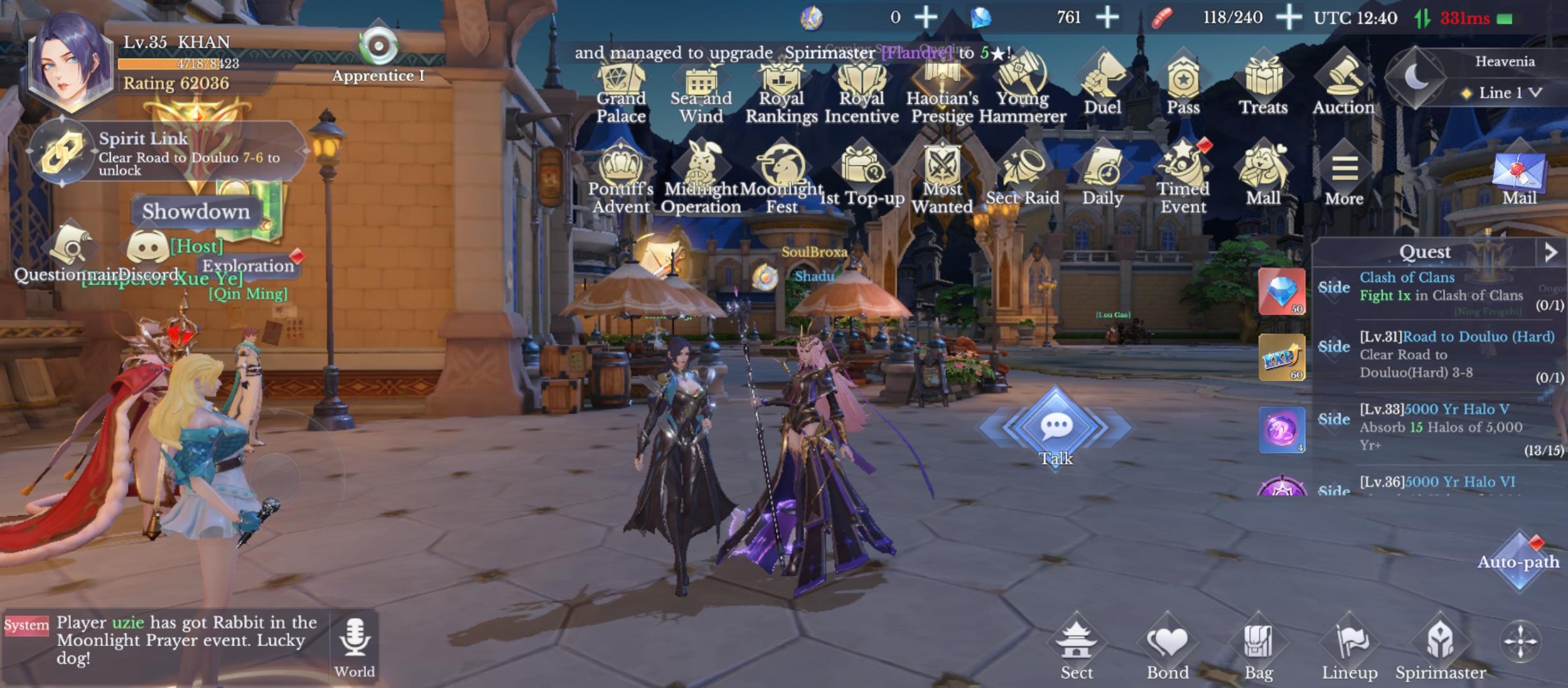The height and width of the screenshot is (688, 1568).
Task: Open the Auction house icon
Action: click(x=1344, y=80)
